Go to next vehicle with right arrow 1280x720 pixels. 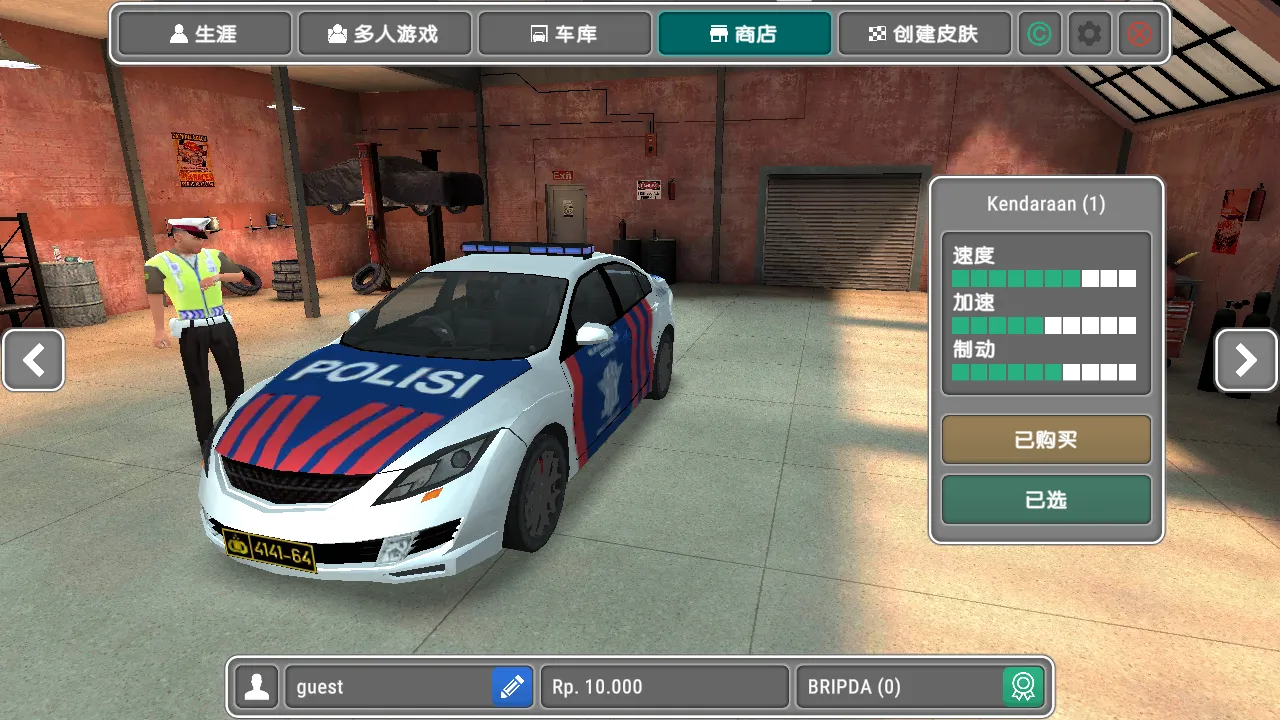[x=1246, y=360]
